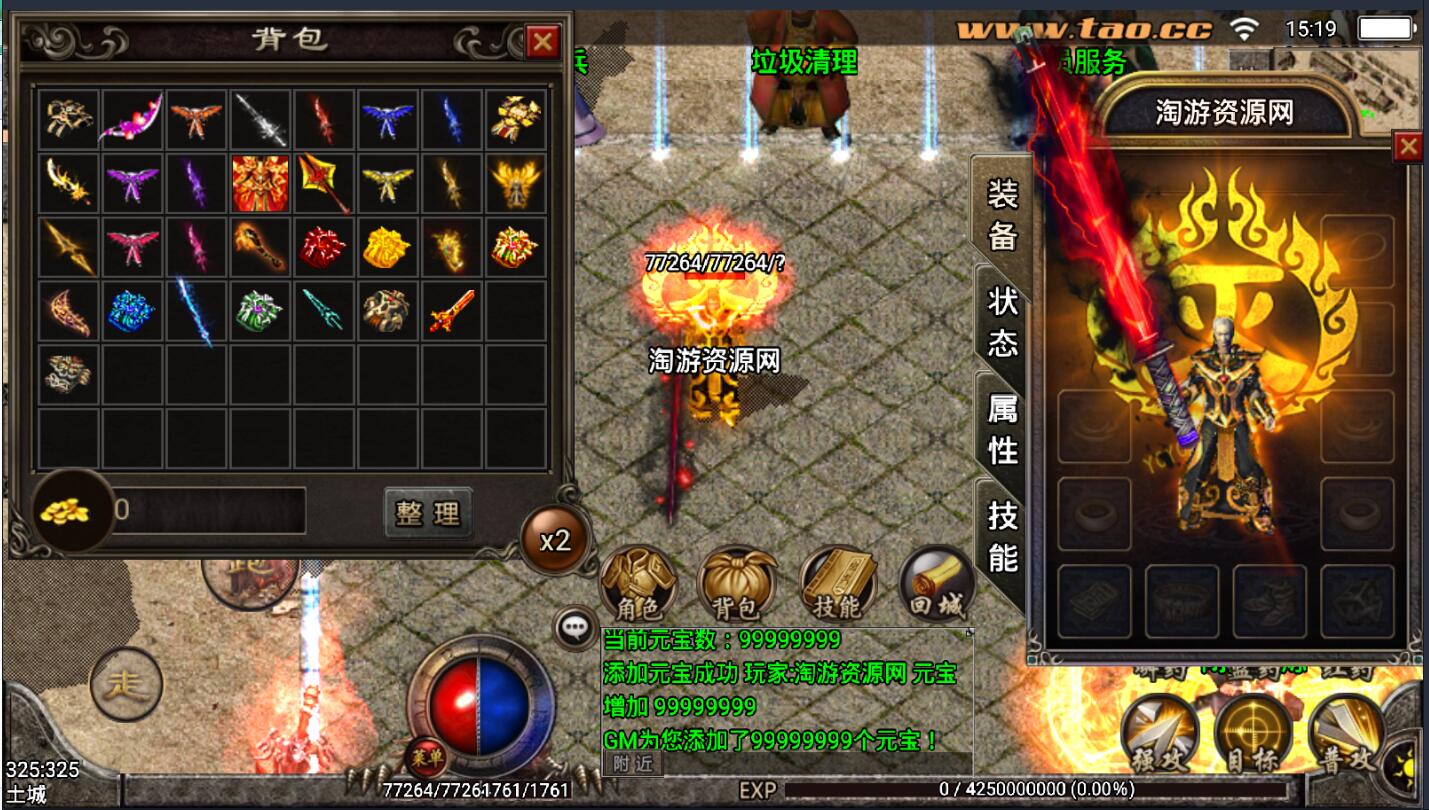This screenshot has height=810, width=1429.
Task: Select the 附近 nearby chat tab
Action: click(633, 763)
